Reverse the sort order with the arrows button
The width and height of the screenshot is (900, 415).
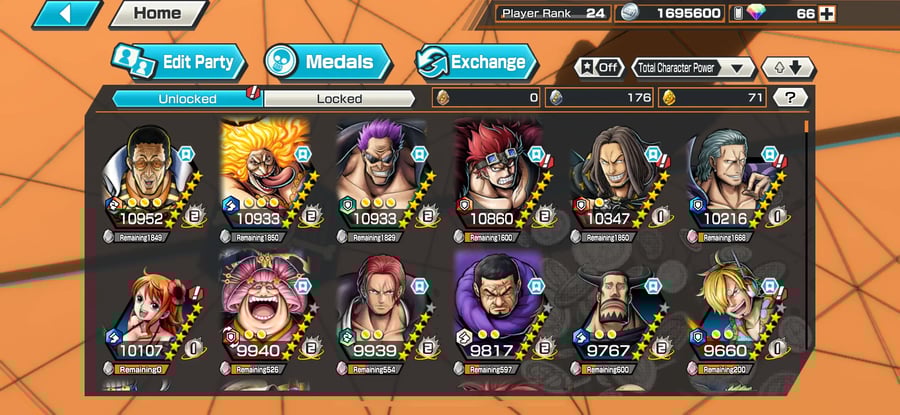click(x=788, y=68)
